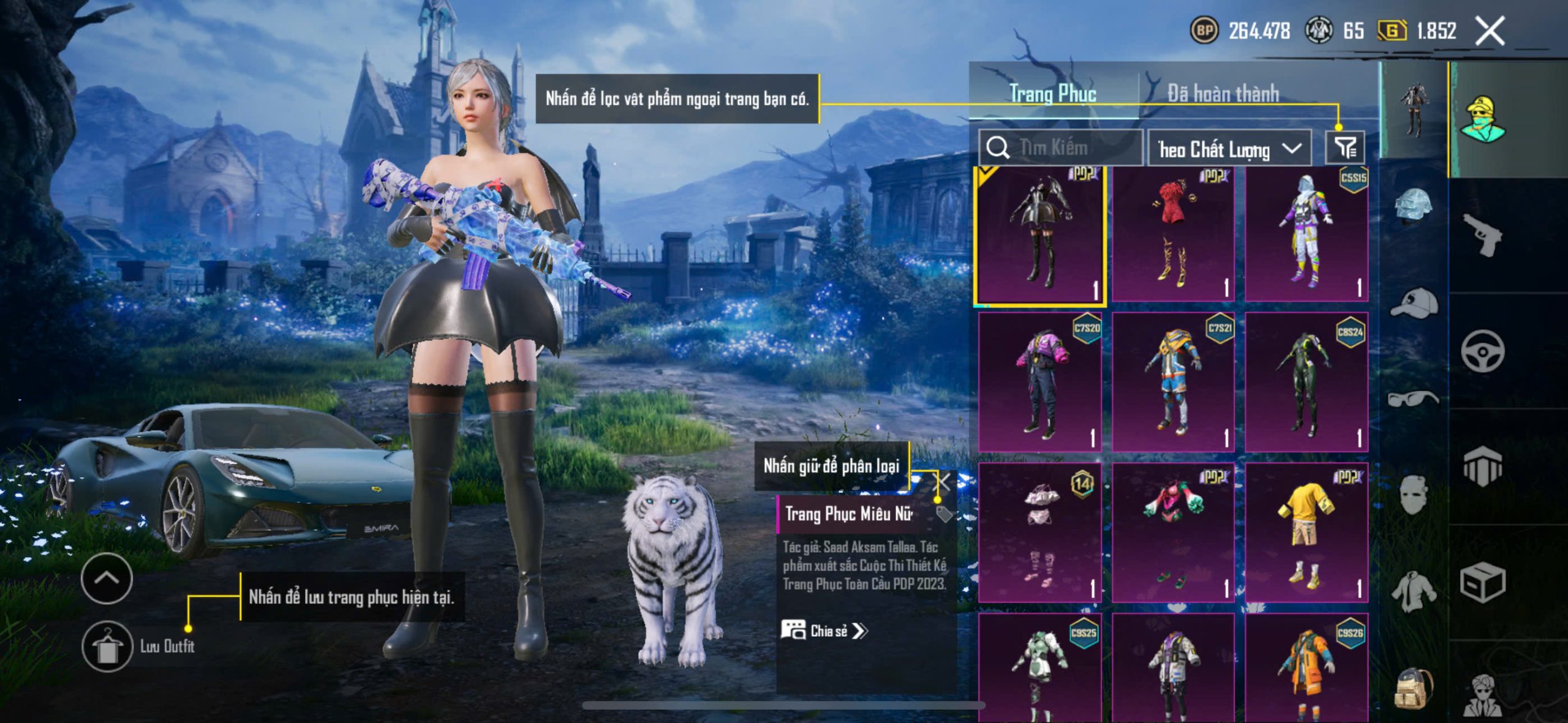
Task: Open the Đã hoàn thành tab
Action: point(1223,94)
